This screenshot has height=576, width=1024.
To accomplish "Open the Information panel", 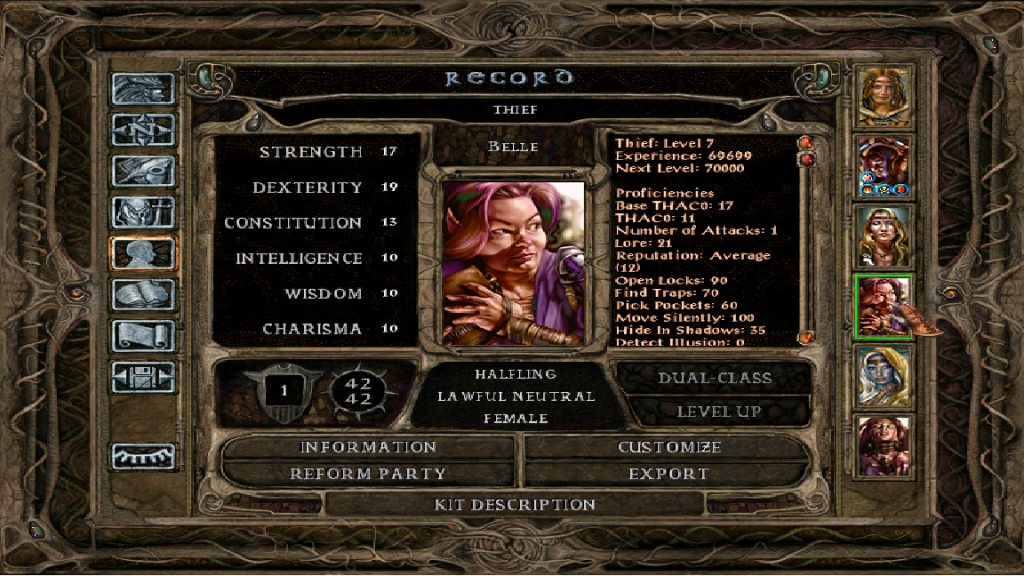I will click(x=368, y=447).
